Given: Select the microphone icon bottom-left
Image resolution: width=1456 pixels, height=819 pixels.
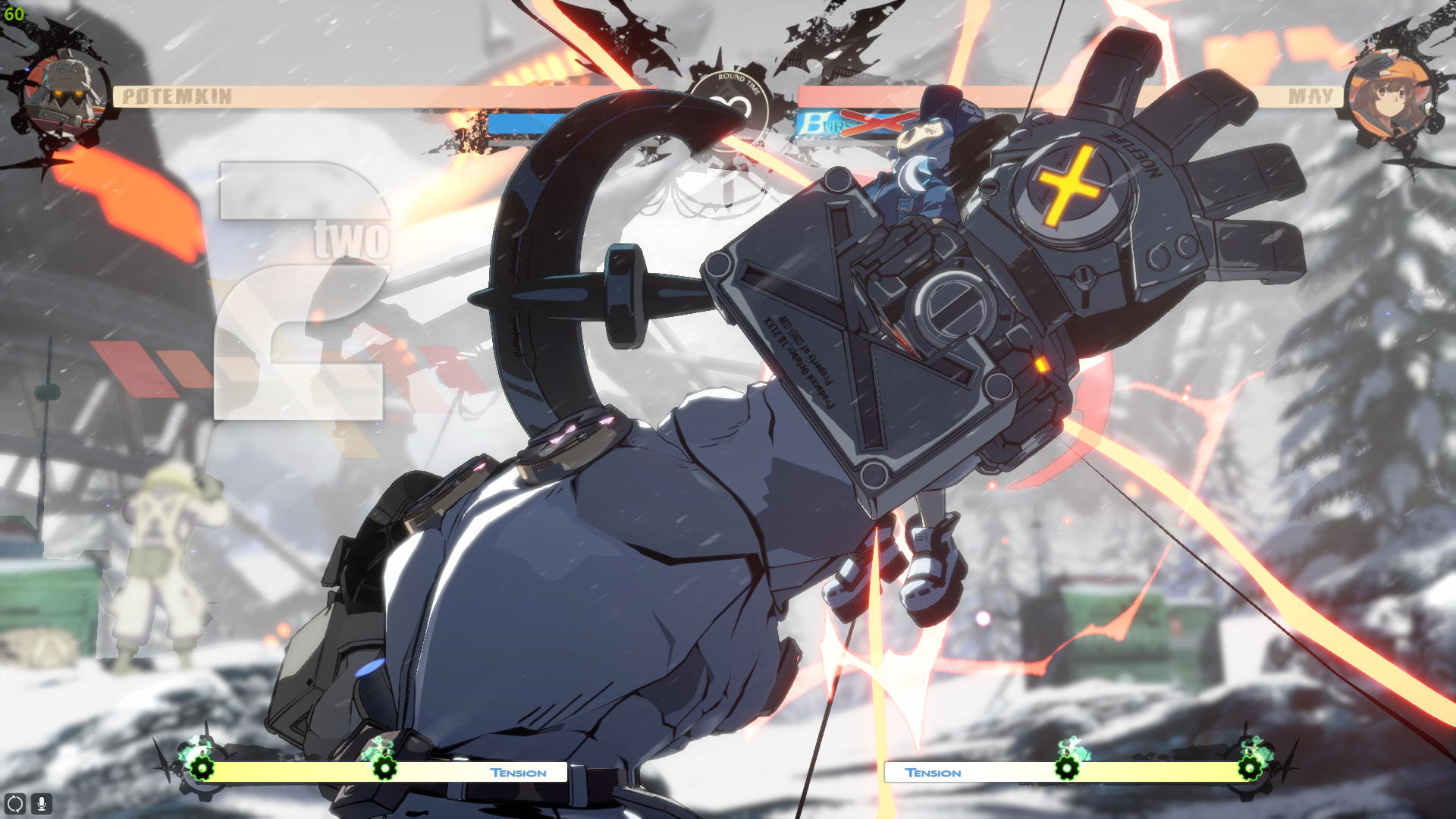Looking at the screenshot, I should (41, 802).
